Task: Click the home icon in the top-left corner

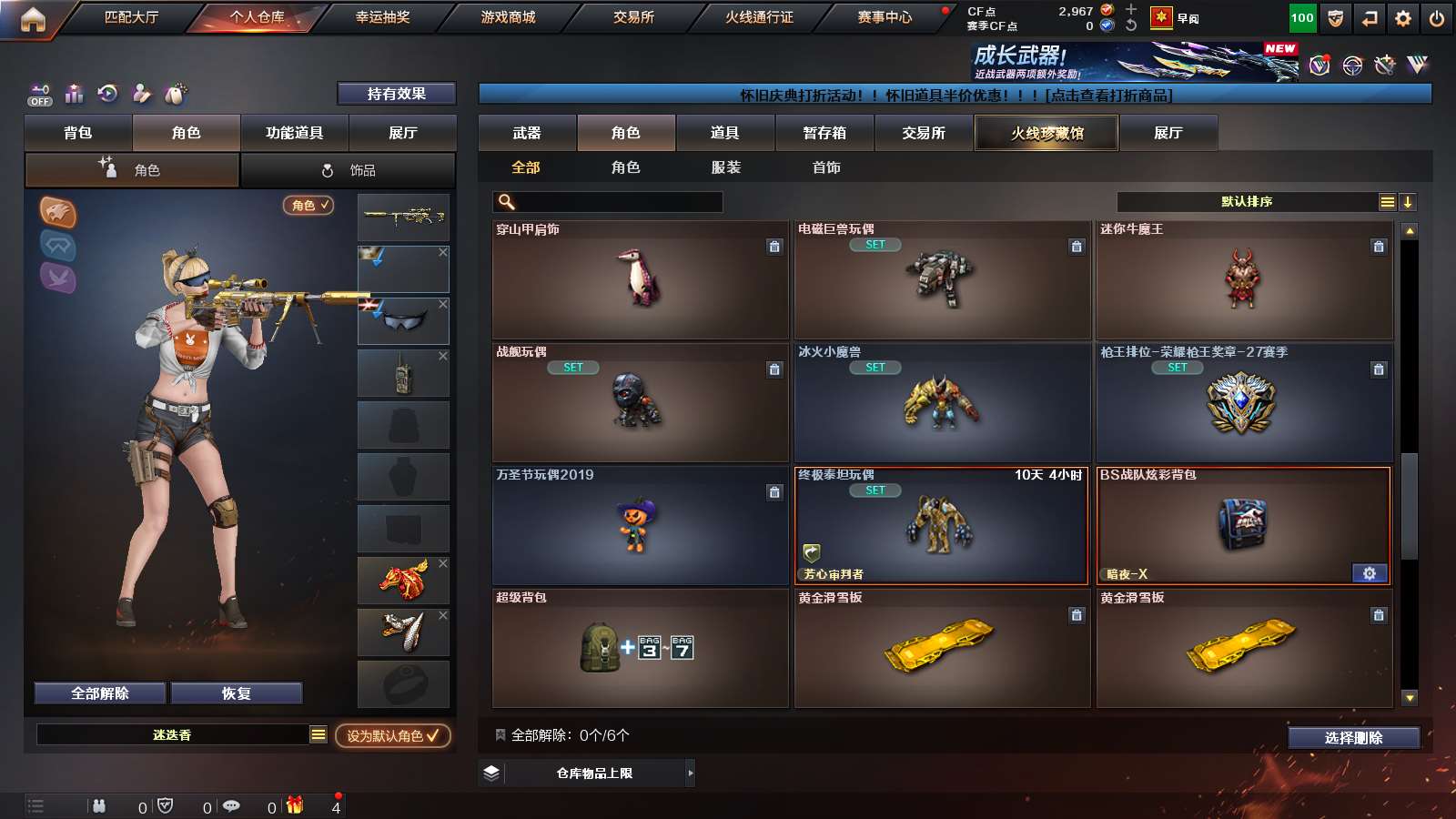Action: 34,17
